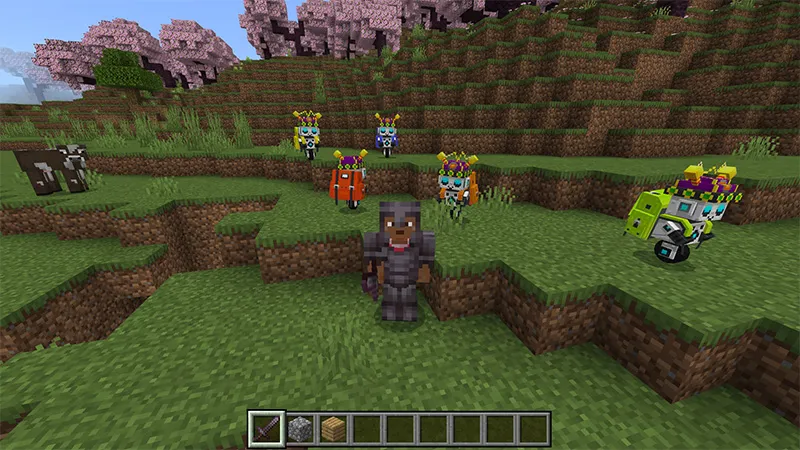This screenshot has height=450, width=800.
Task: Select the cobblestone block hotbar slot
Action: pyautogui.click(x=299, y=429)
